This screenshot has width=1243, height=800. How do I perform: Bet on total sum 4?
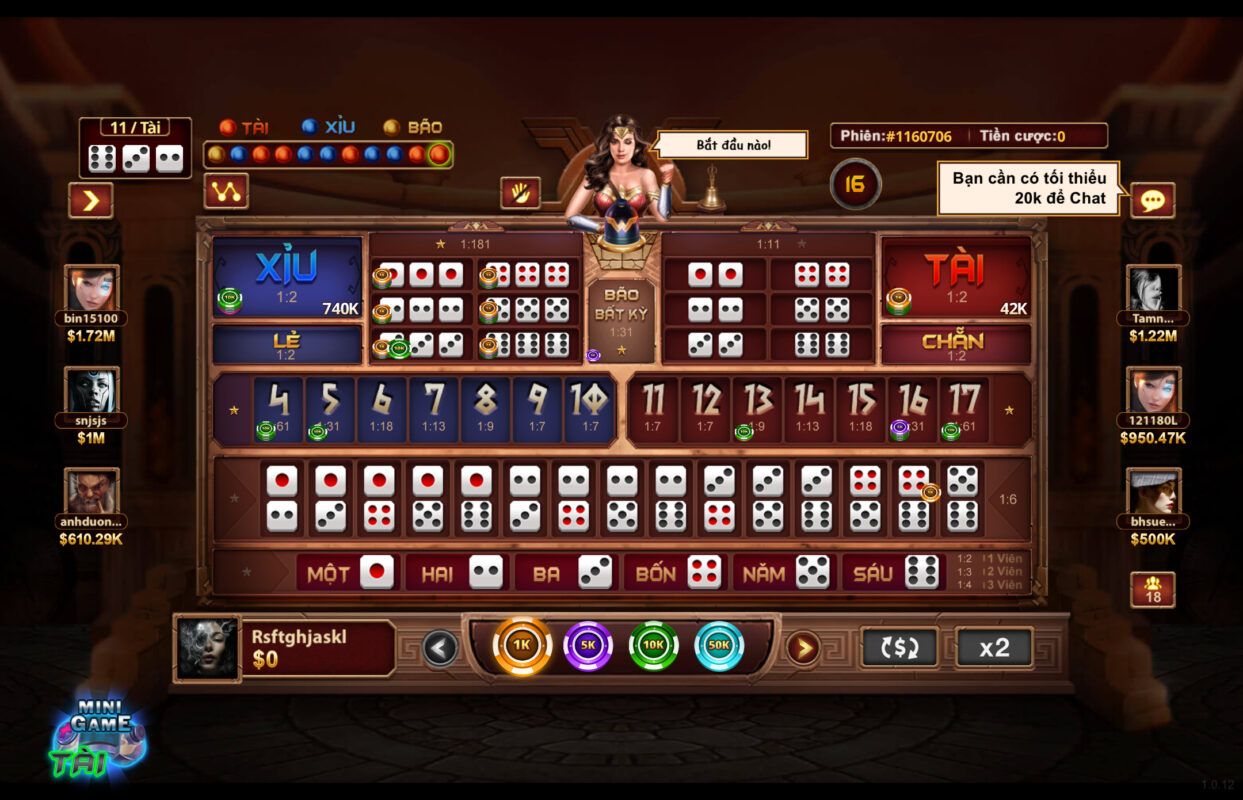pyautogui.click(x=278, y=408)
